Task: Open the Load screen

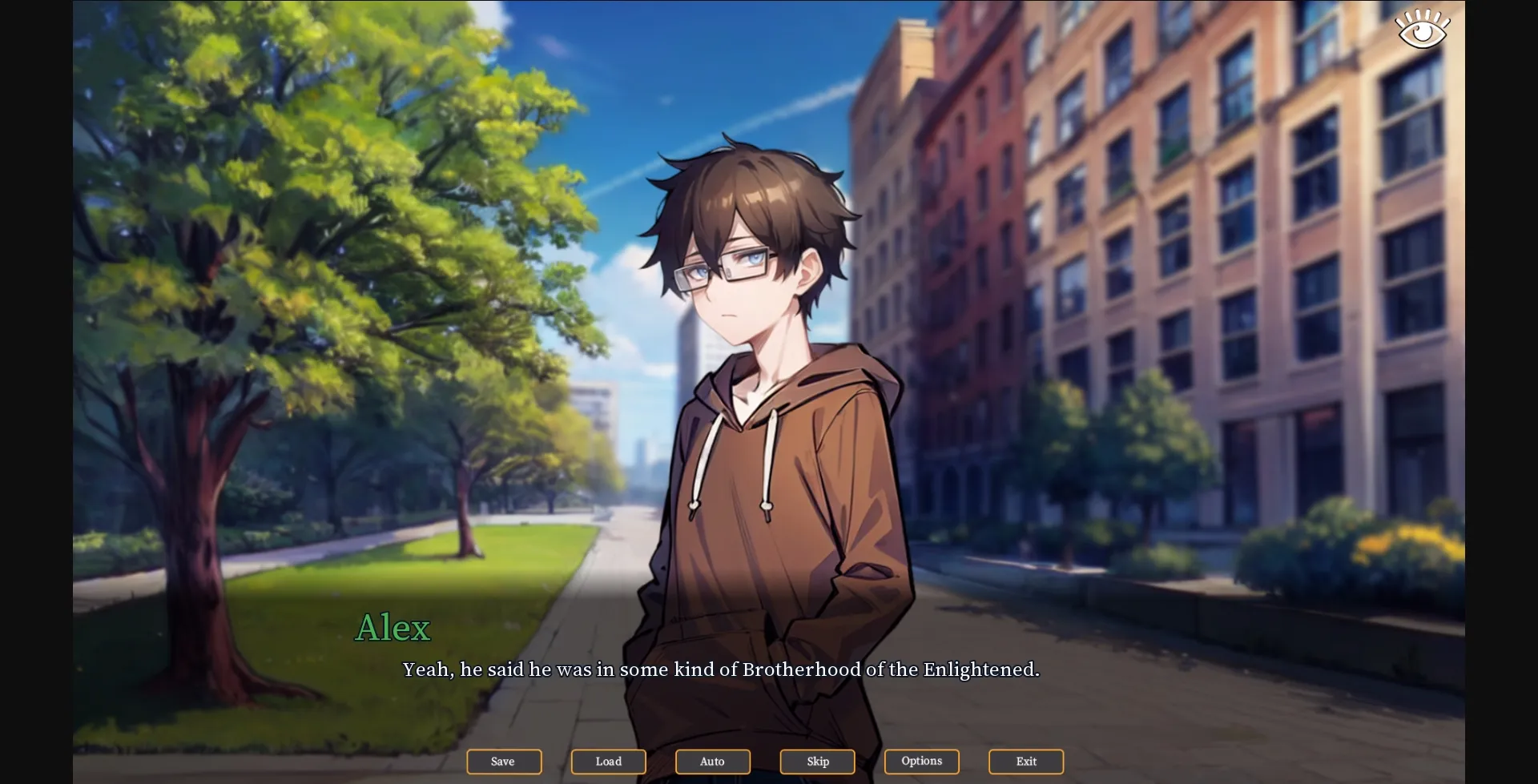Action: (x=608, y=762)
